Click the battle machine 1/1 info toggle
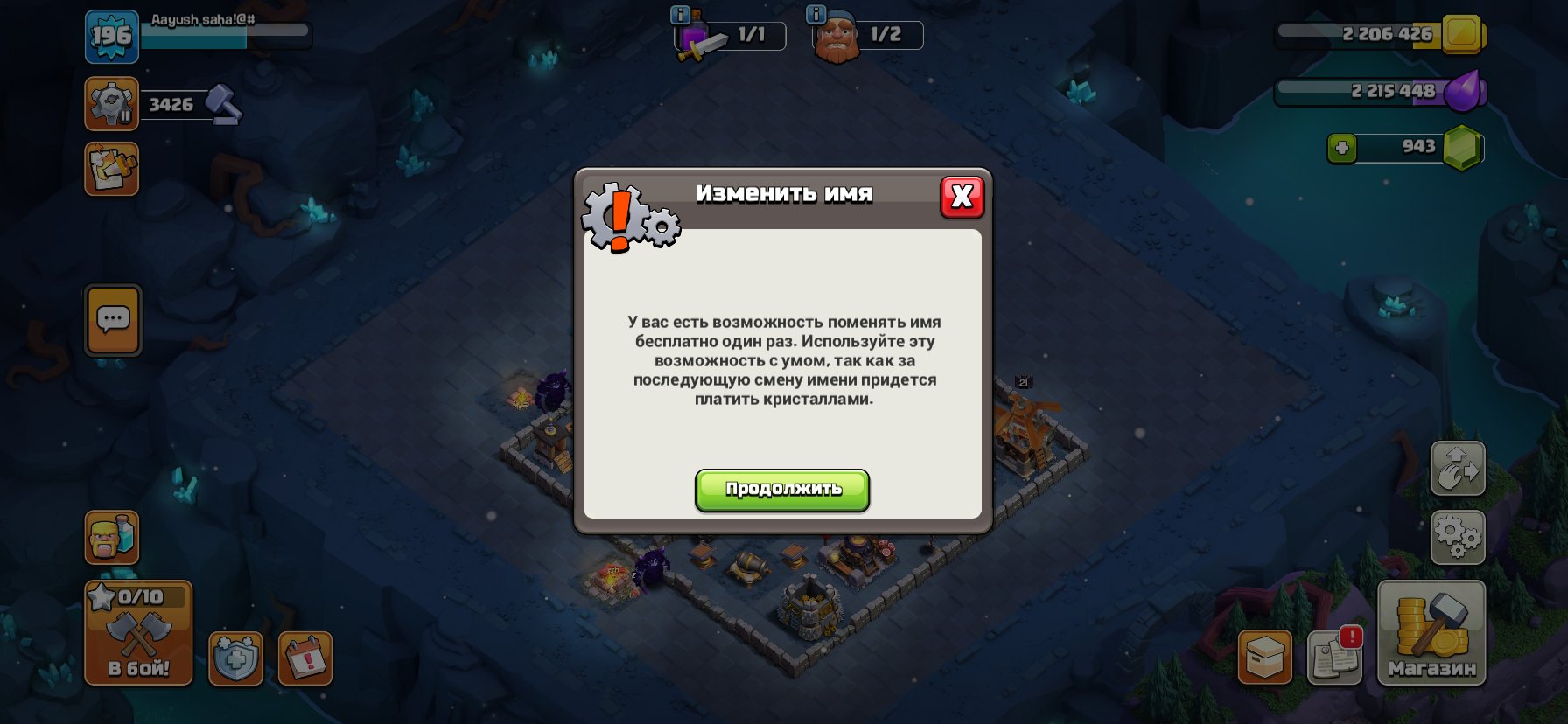Viewport: 1568px width, 724px height. click(x=679, y=16)
